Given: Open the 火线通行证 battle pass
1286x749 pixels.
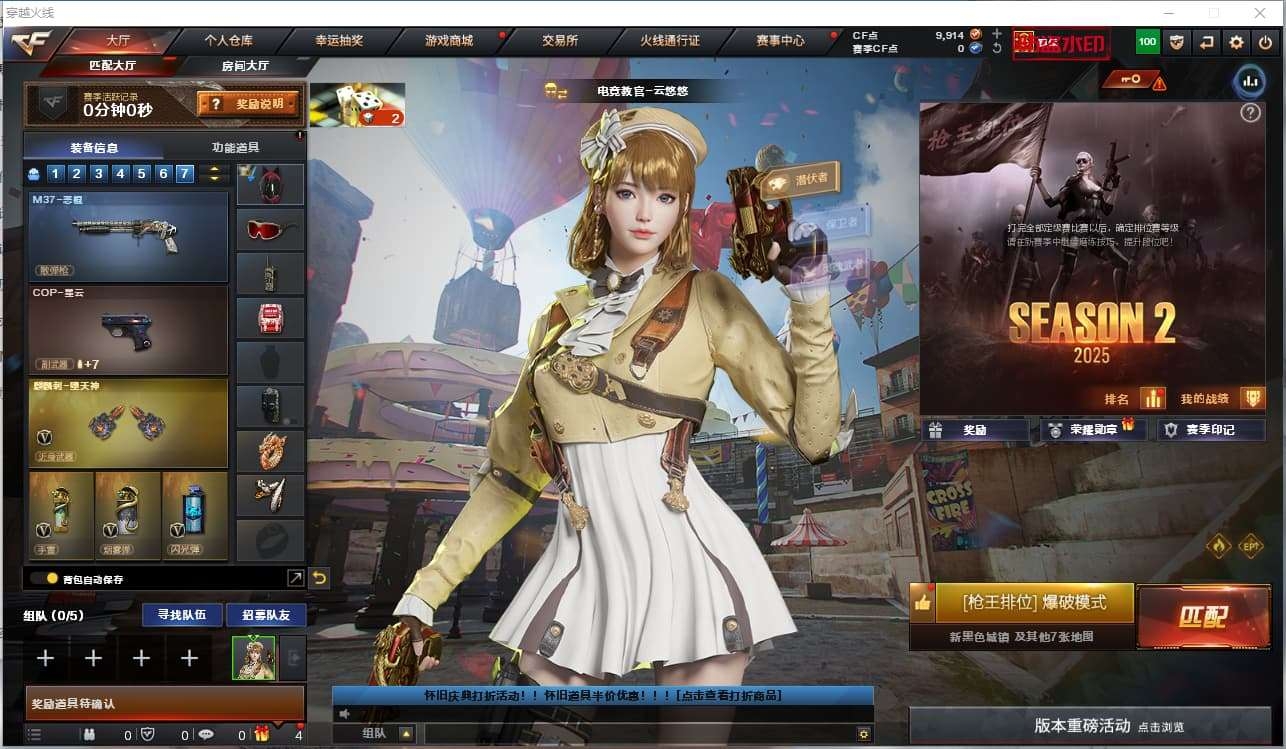Looking at the screenshot, I should point(670,41).
